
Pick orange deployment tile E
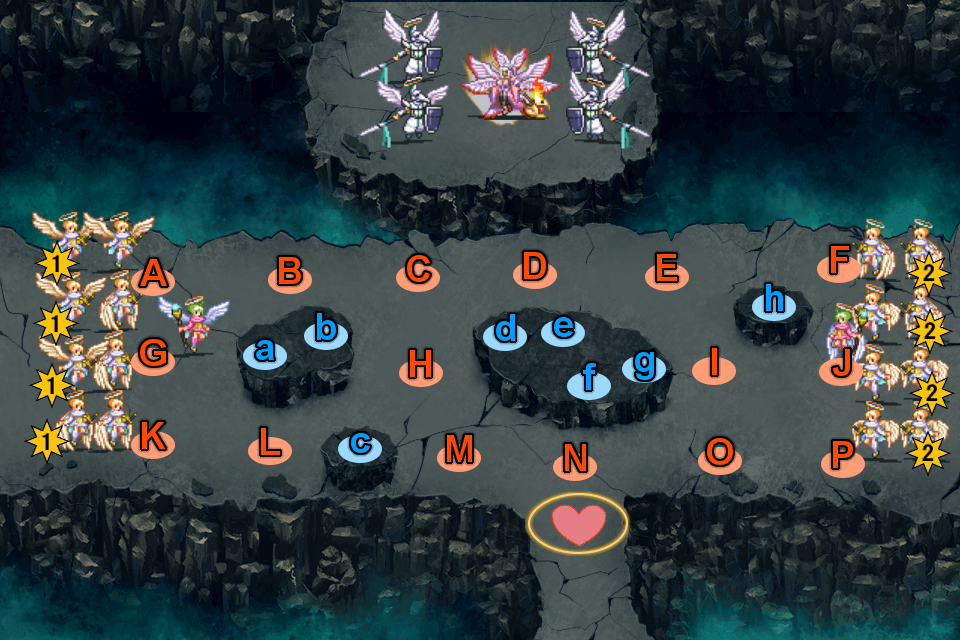[x=667, y=272]
